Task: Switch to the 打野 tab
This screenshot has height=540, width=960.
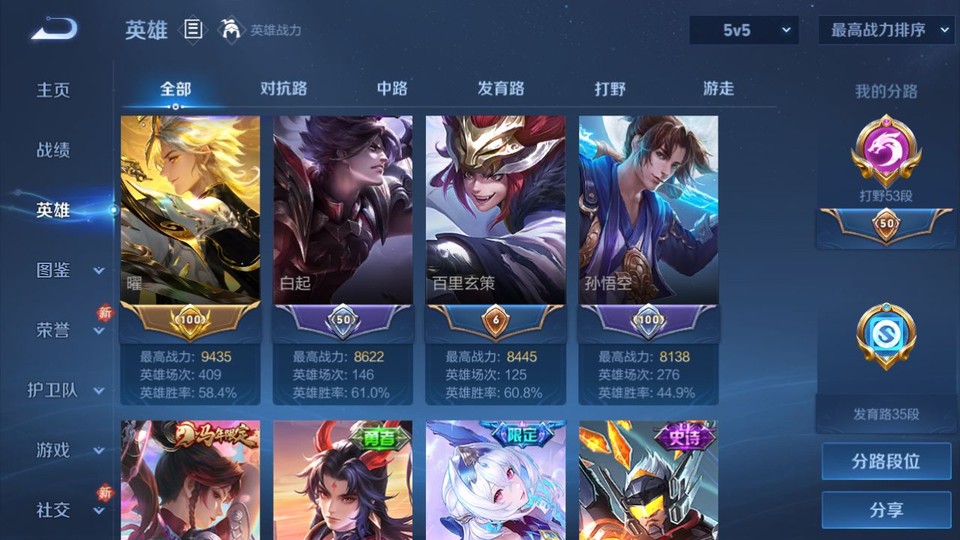Action: [610, 88]
